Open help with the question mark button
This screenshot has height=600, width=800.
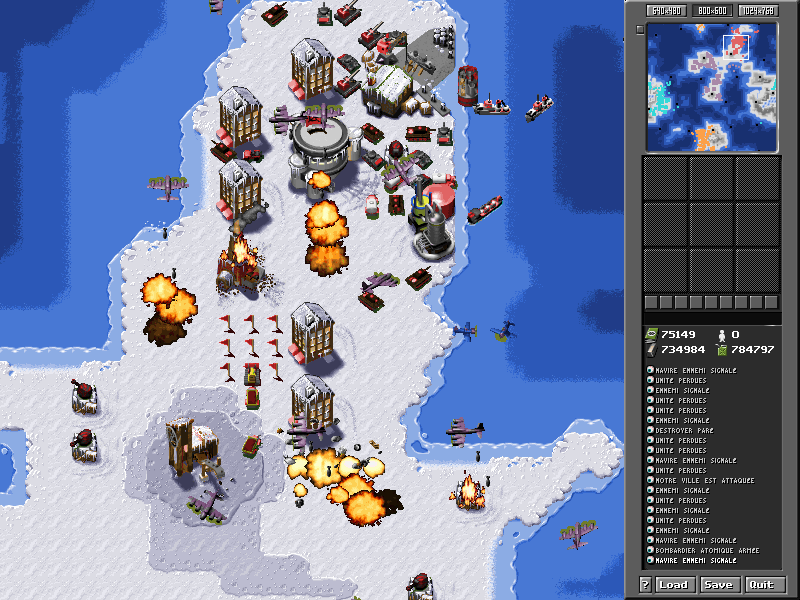tap(646, 585)
